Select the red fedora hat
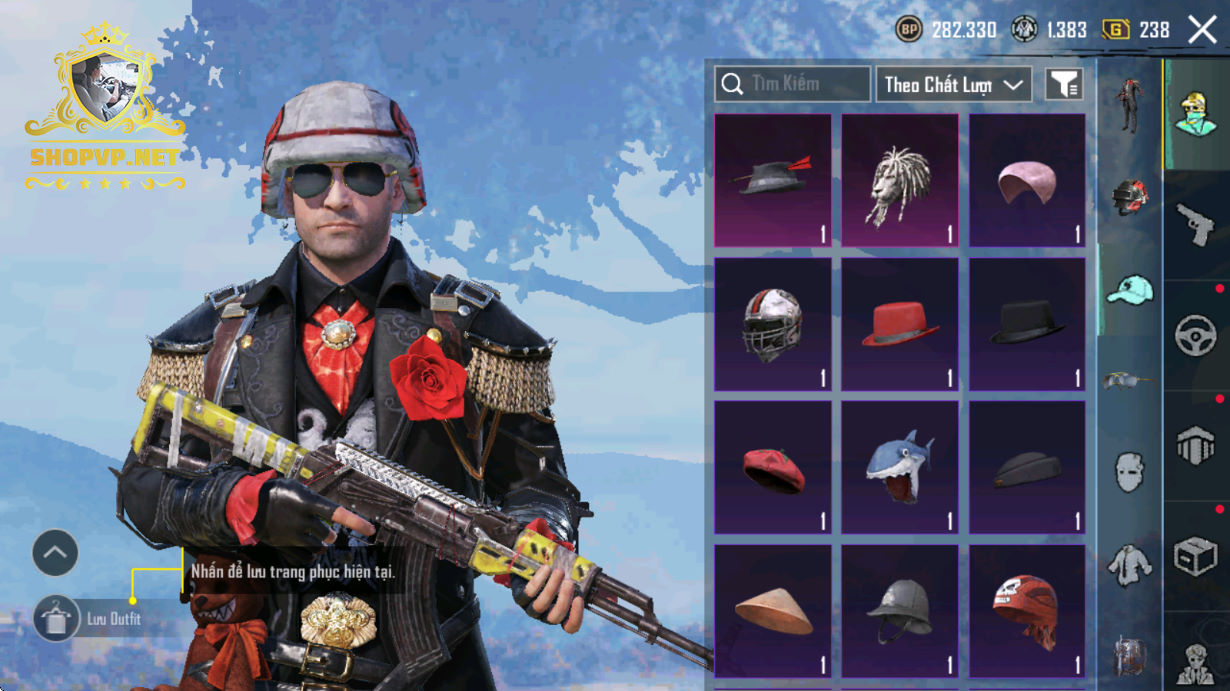The width and height of the screenshot is (1230, 691). coord(899,324)
